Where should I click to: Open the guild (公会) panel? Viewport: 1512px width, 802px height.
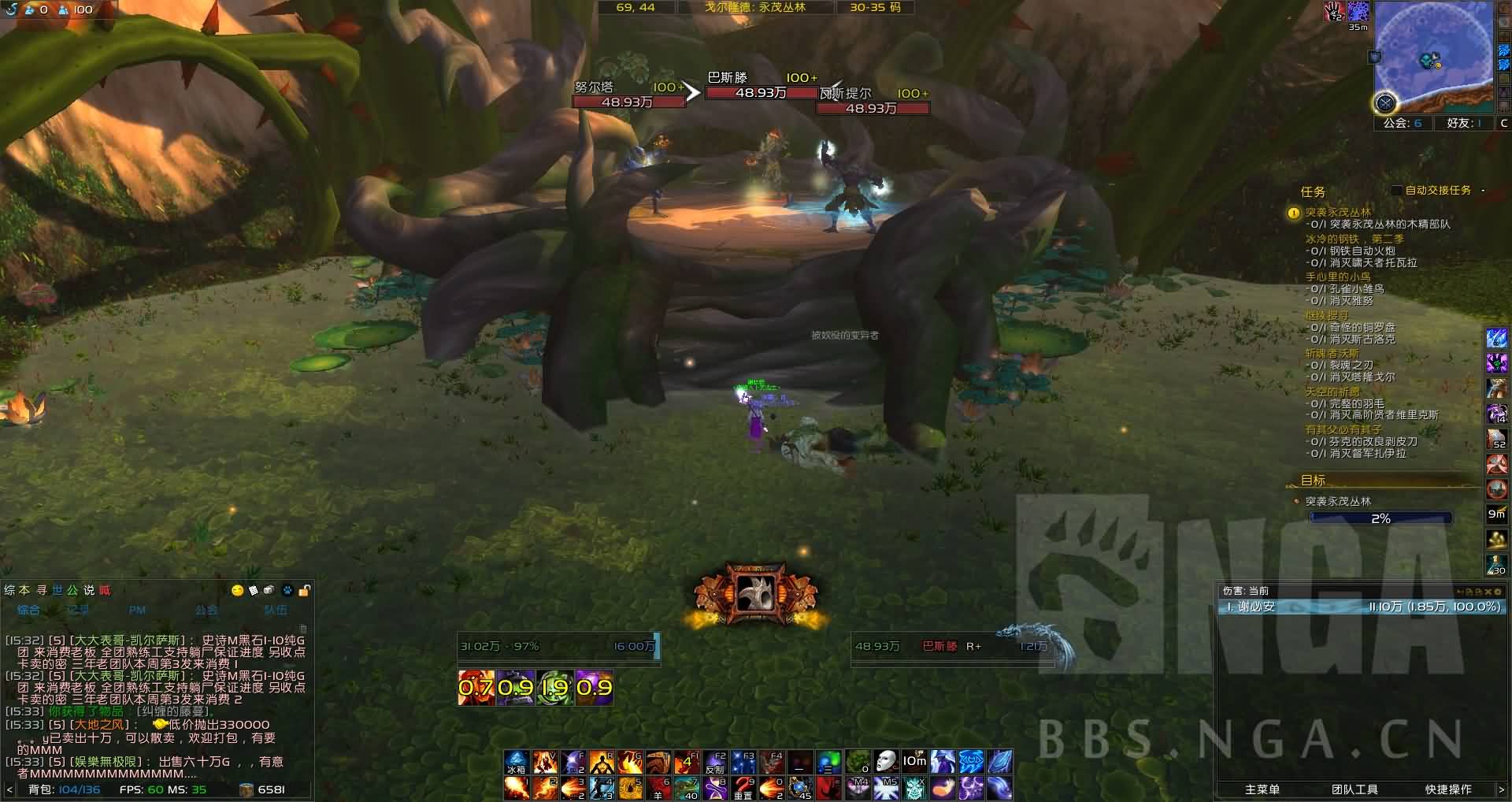(x=1403, y=123)
